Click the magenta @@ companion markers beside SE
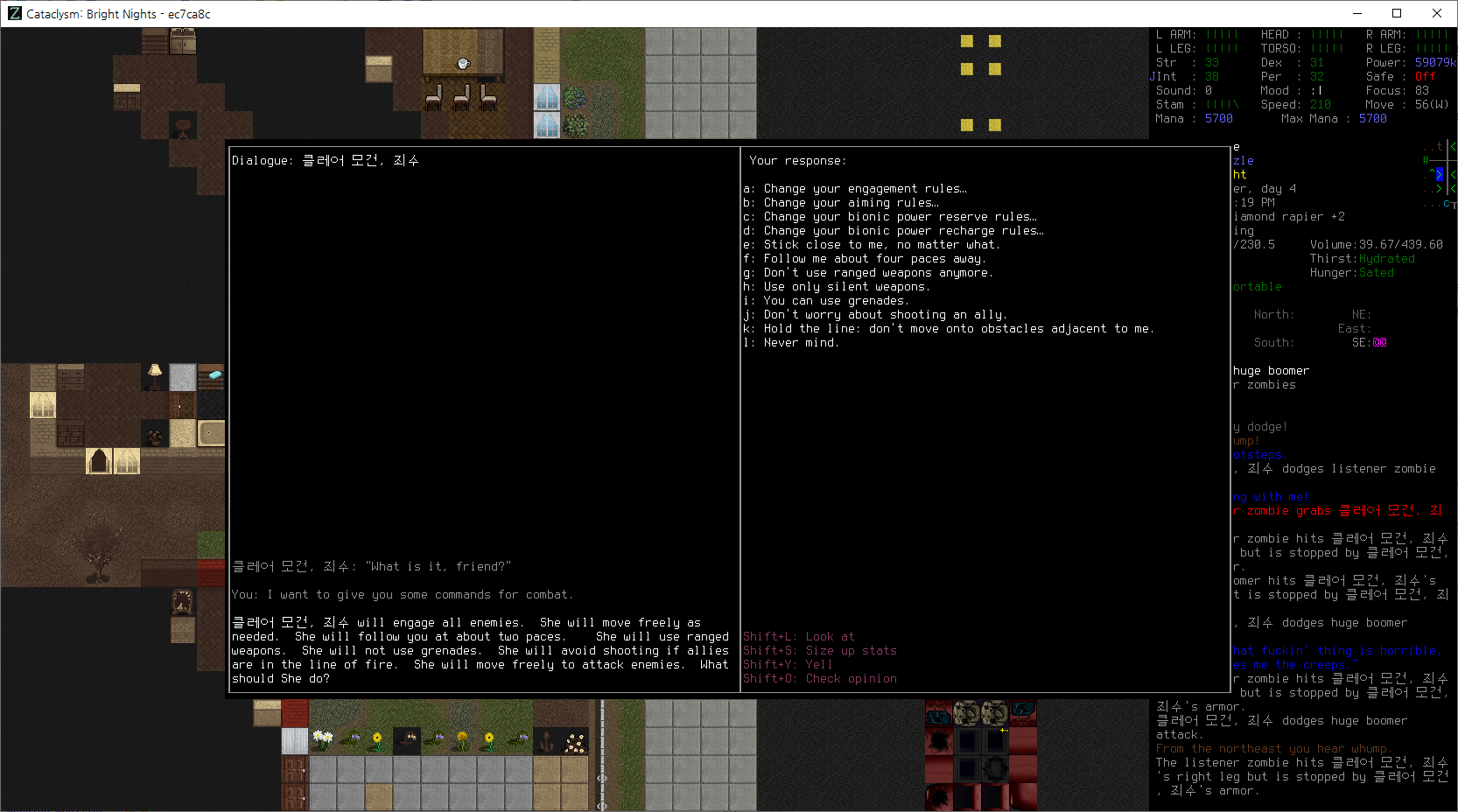Image resolution: width=1458 pixels, height=812 pixels. coord(1379,342)
